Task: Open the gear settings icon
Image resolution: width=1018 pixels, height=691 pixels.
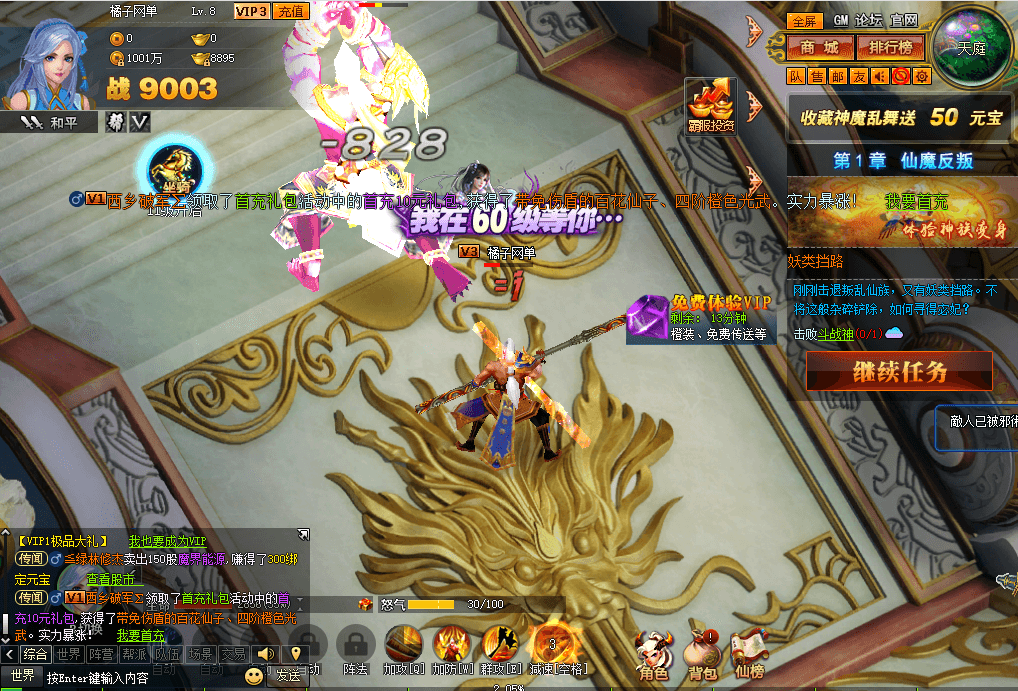Action: 921,76
